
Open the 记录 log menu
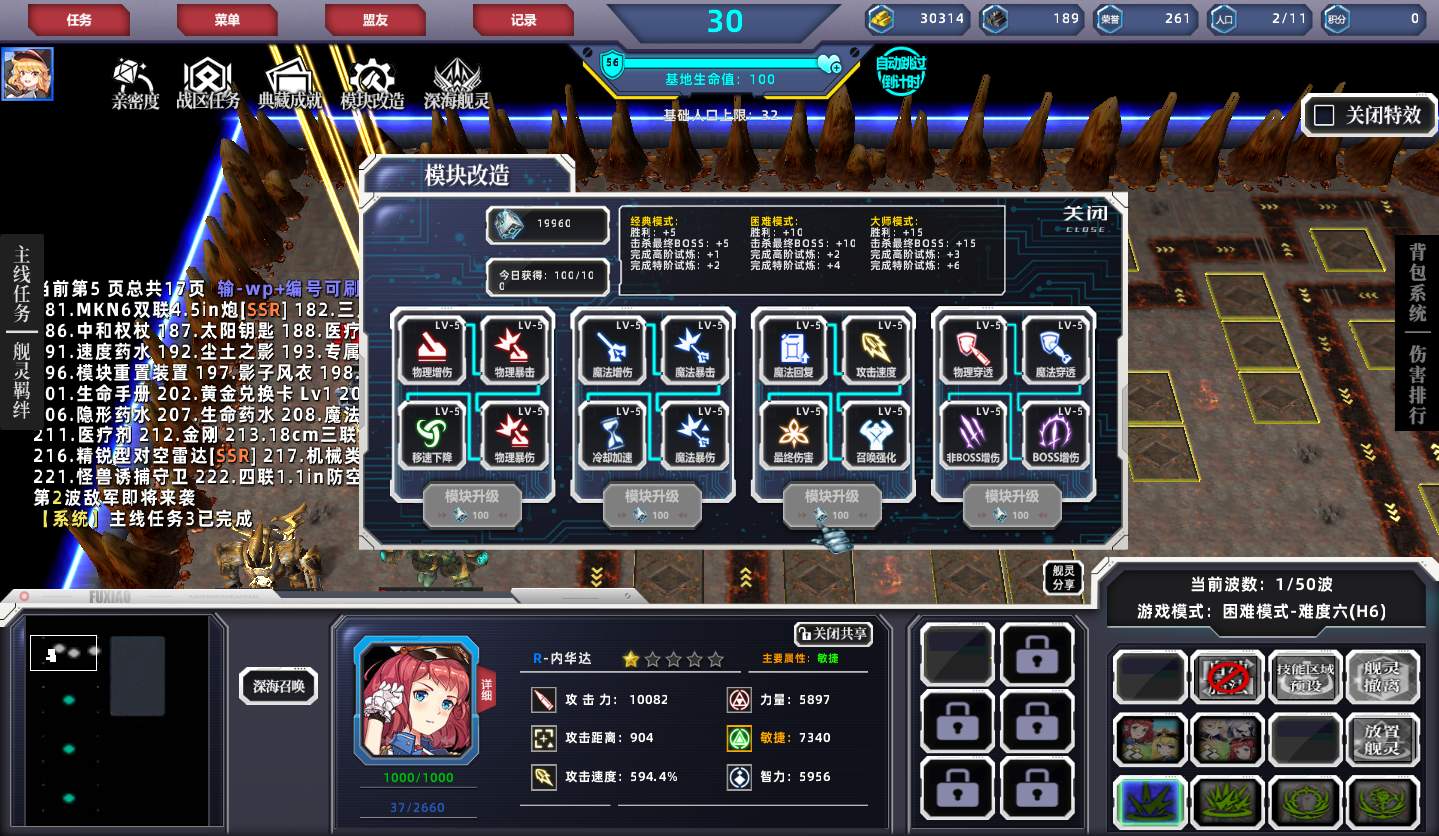(523, 19)
